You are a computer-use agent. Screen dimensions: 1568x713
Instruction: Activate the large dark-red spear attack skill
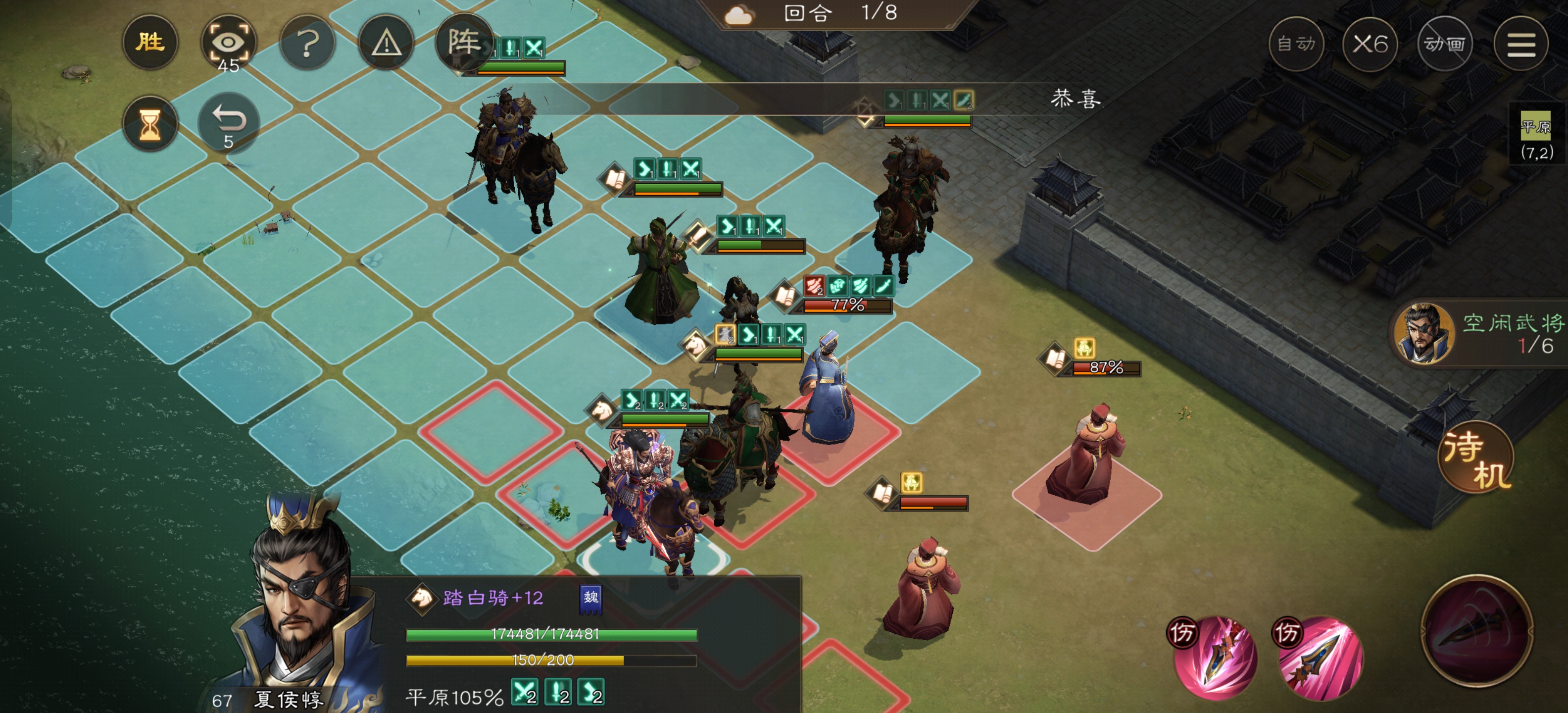coord(1476,630)
